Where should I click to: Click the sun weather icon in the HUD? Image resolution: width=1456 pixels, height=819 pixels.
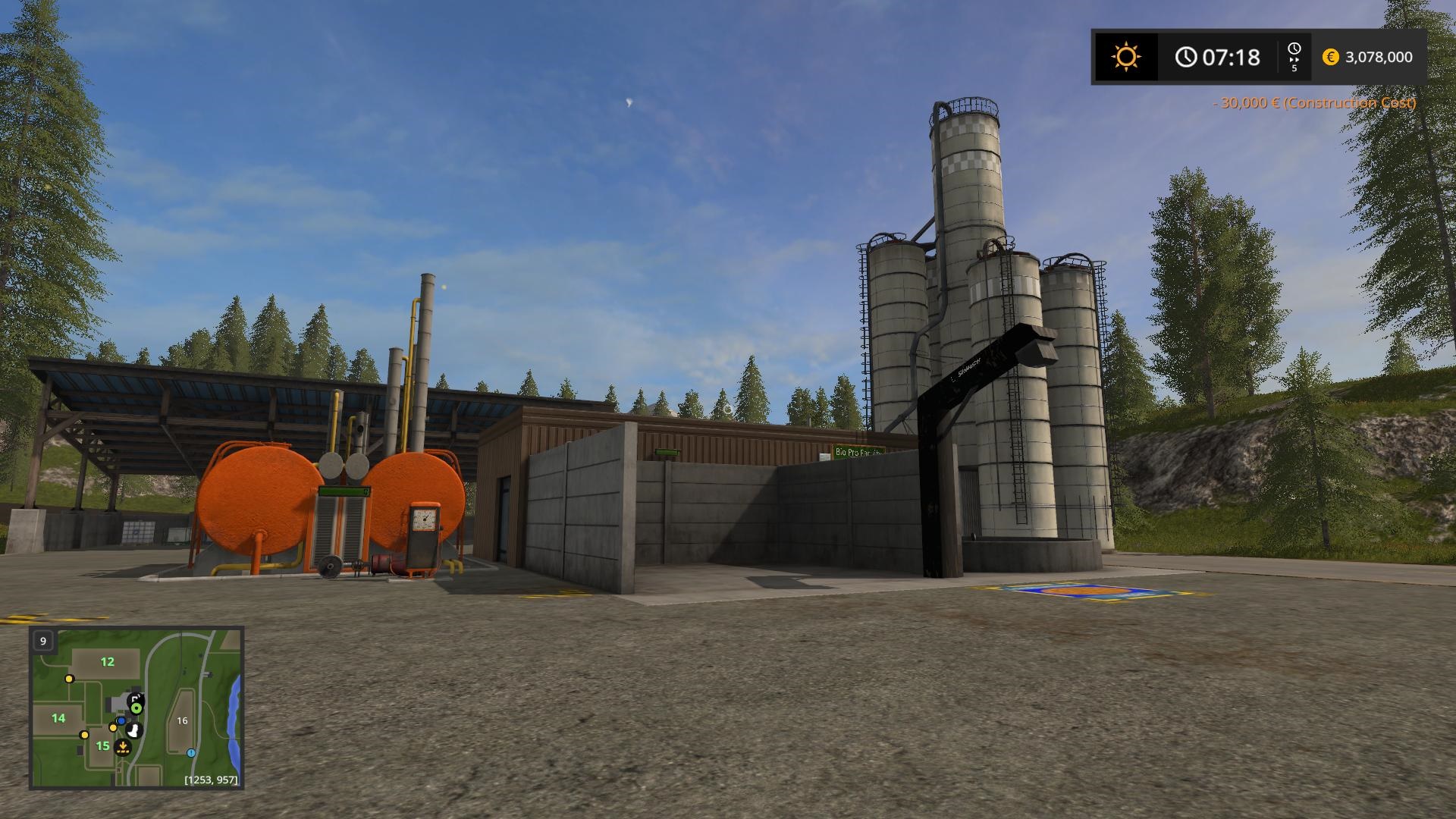(1126, 55)
